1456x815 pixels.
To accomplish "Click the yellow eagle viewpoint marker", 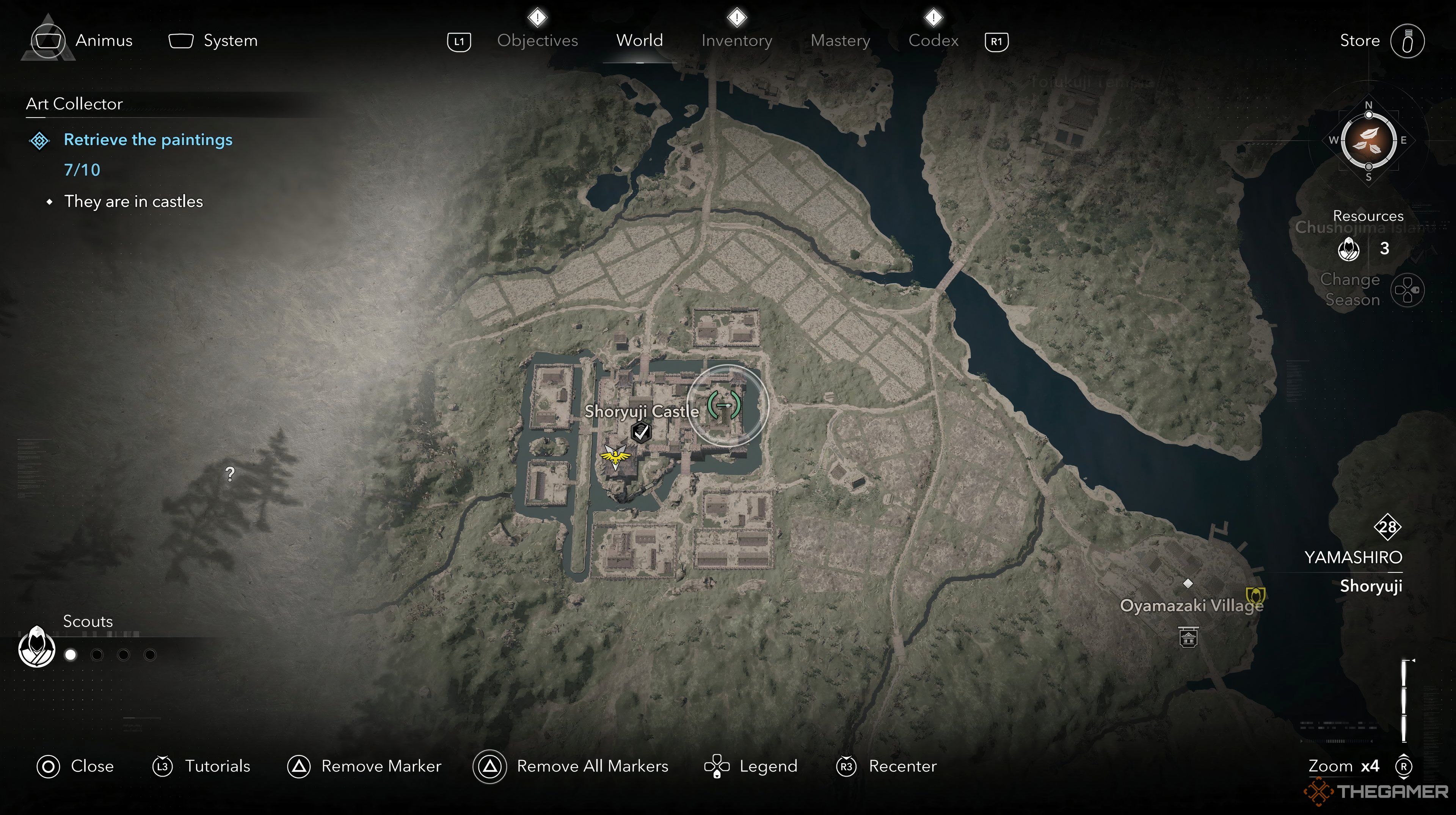I will click(614, 456).
